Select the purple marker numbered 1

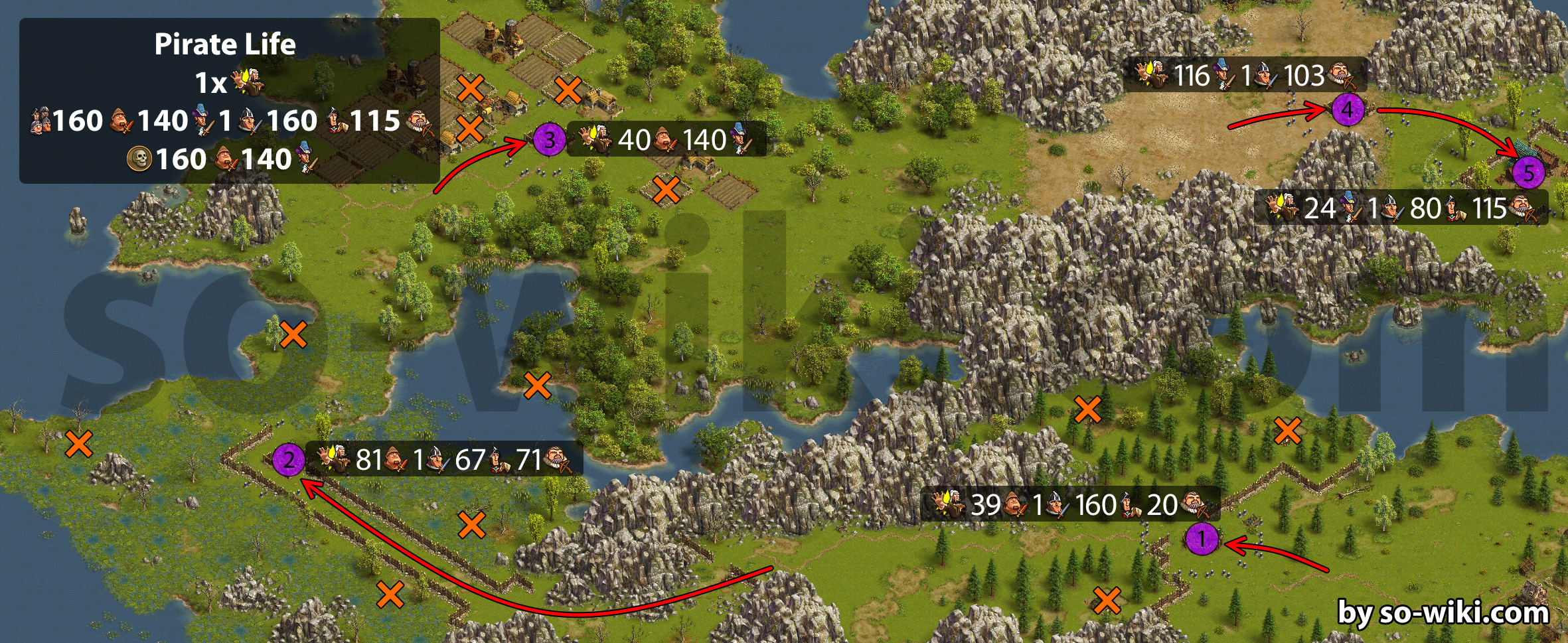click(x=1201, y=538)
